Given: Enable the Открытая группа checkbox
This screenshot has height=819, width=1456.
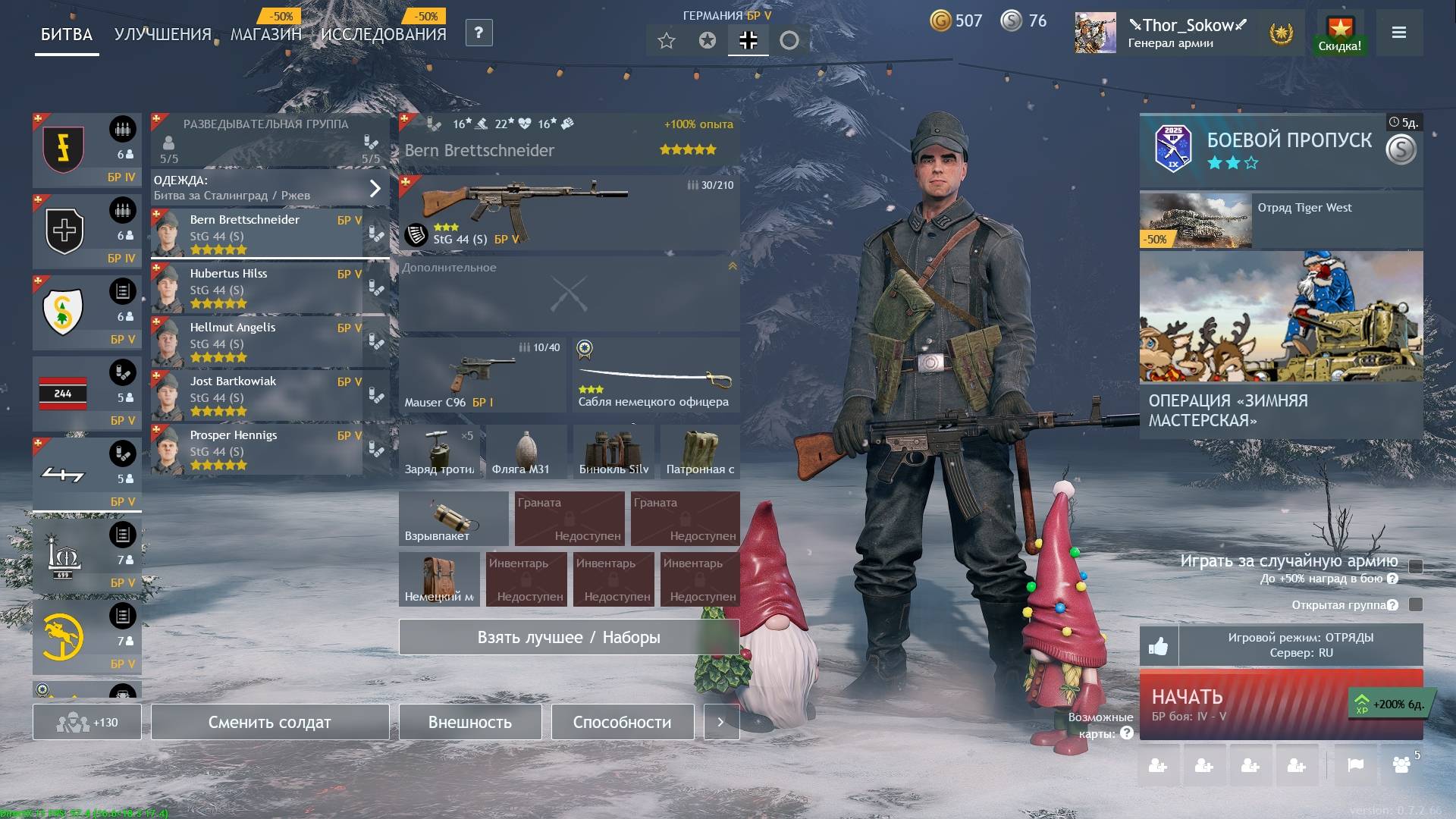Looking at the screenshot, I should click(1415, 604).
